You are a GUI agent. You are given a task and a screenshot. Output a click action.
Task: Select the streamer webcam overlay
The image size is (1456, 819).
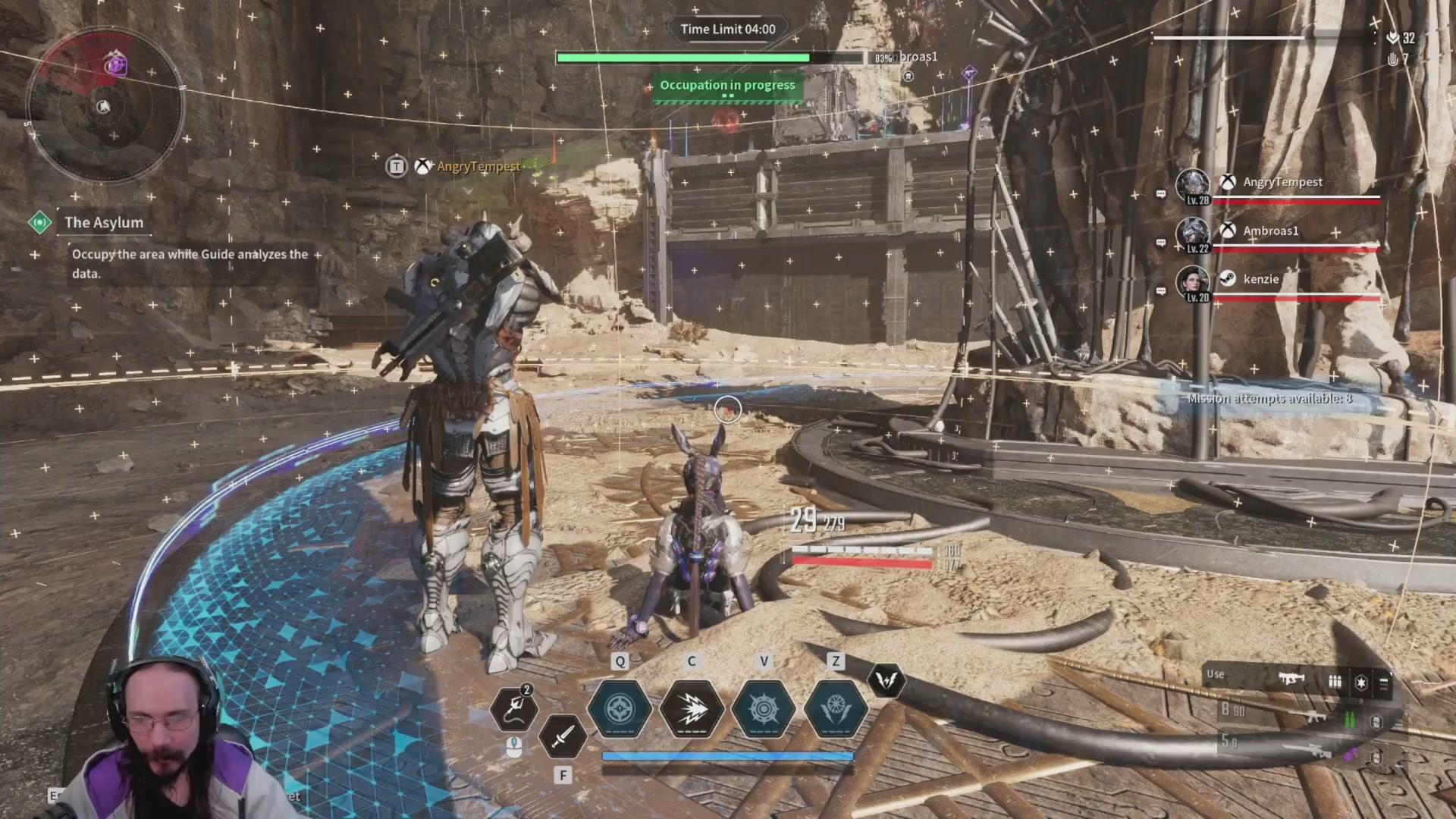(x=163, y=743)
